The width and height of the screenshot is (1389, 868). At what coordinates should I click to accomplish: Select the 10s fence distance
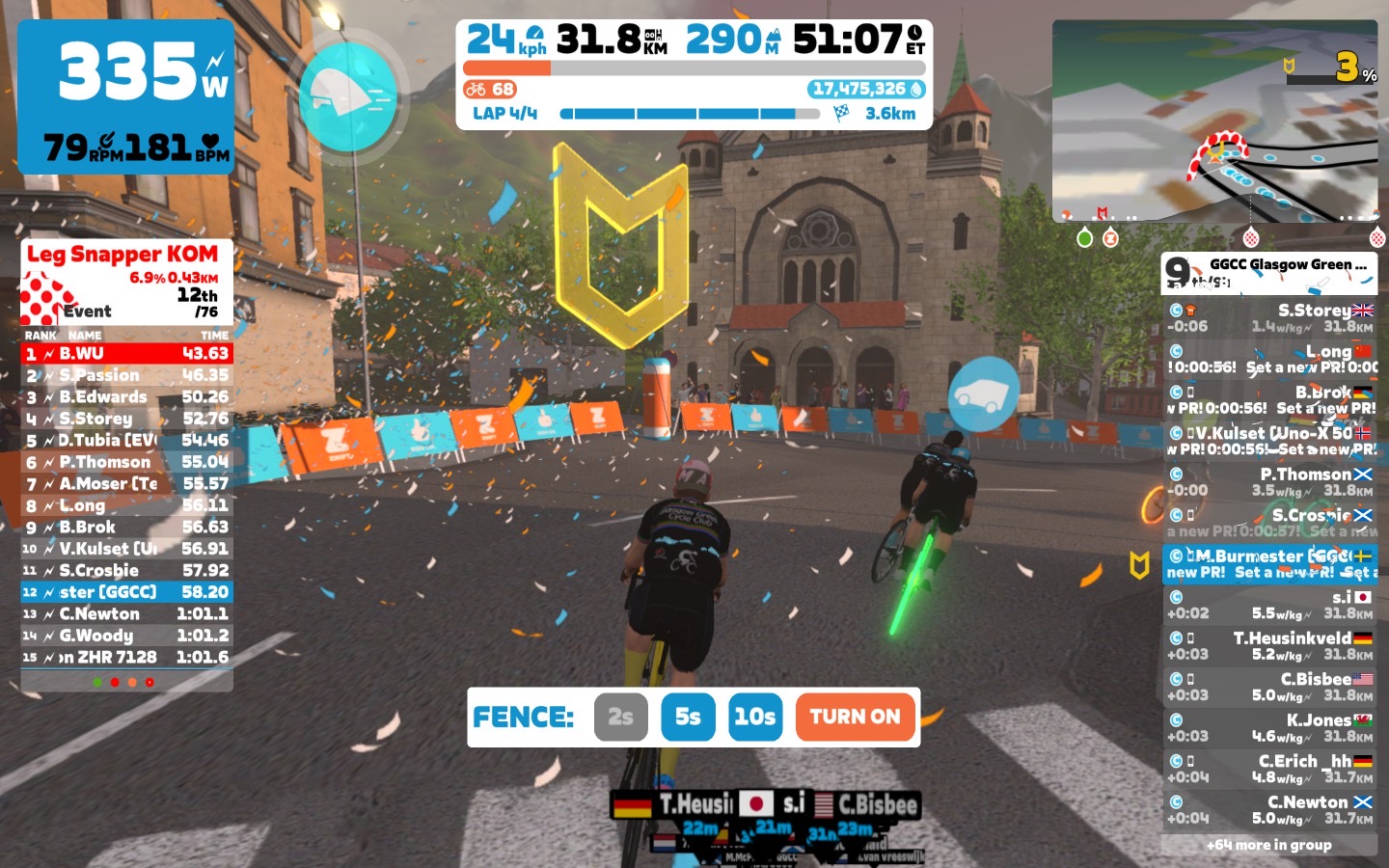(x=754, y=717)
